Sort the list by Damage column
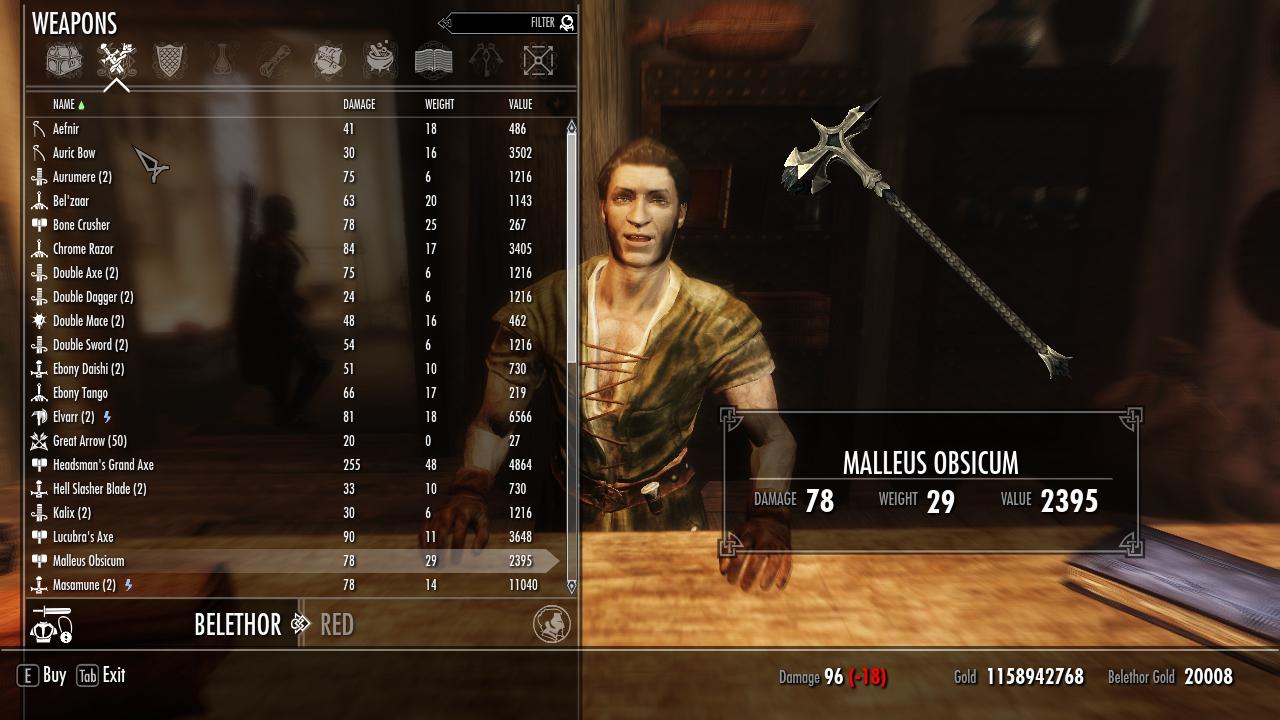1280x720 pixels. click(359, 104)
